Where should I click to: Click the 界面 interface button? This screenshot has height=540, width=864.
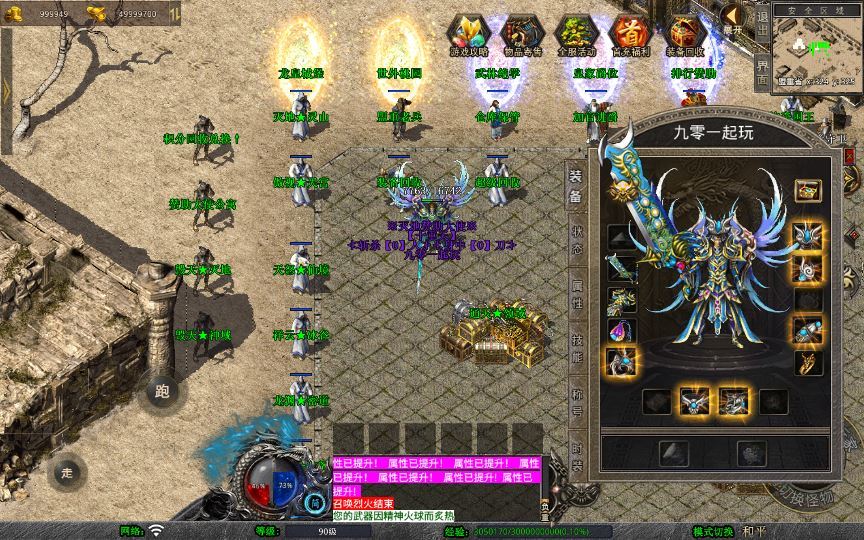pos(762,70)
